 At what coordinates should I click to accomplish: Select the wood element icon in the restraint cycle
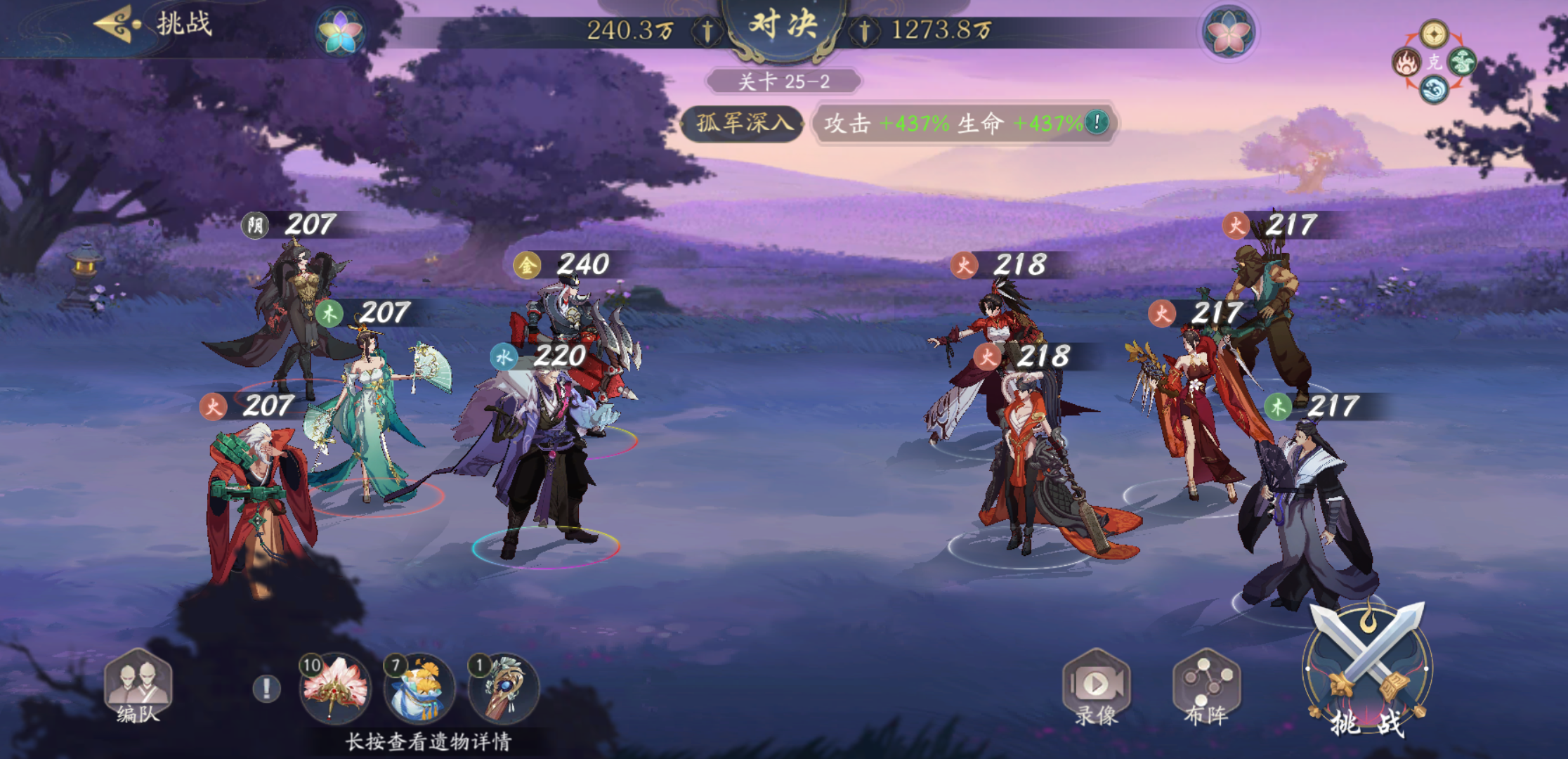pos(1462,61)
